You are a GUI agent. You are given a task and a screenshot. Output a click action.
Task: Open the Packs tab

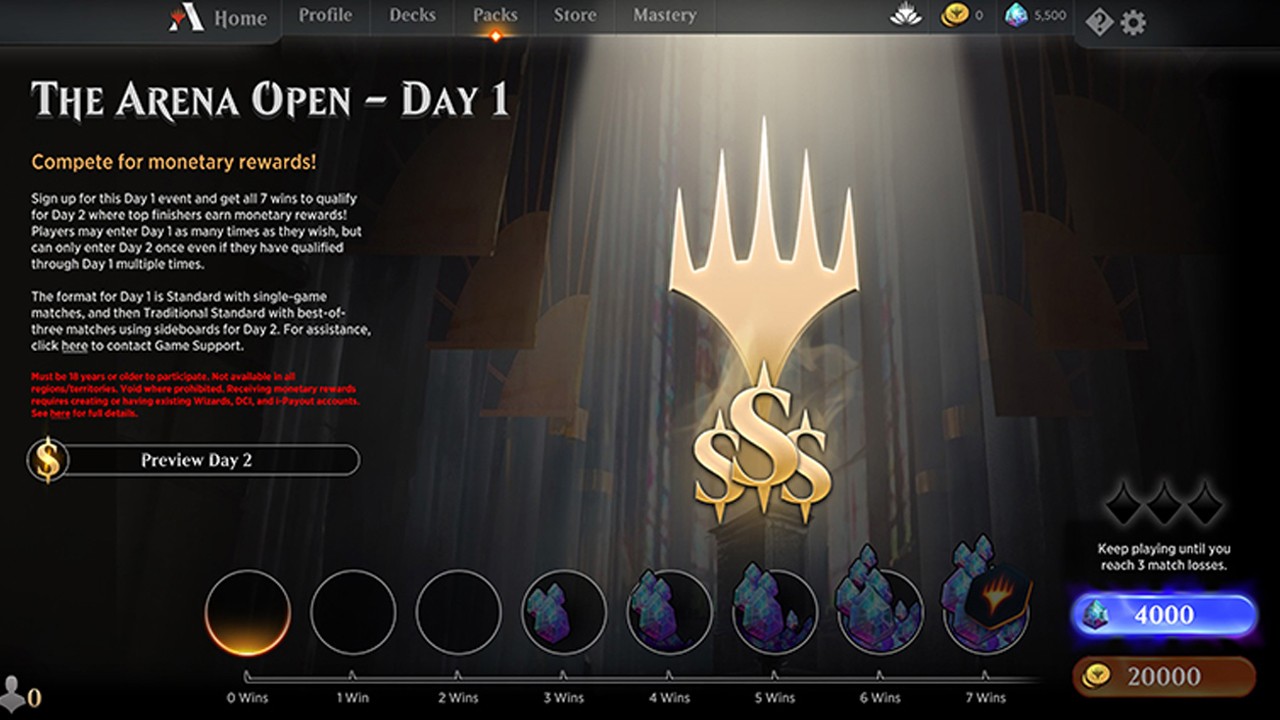coord(495,15)
